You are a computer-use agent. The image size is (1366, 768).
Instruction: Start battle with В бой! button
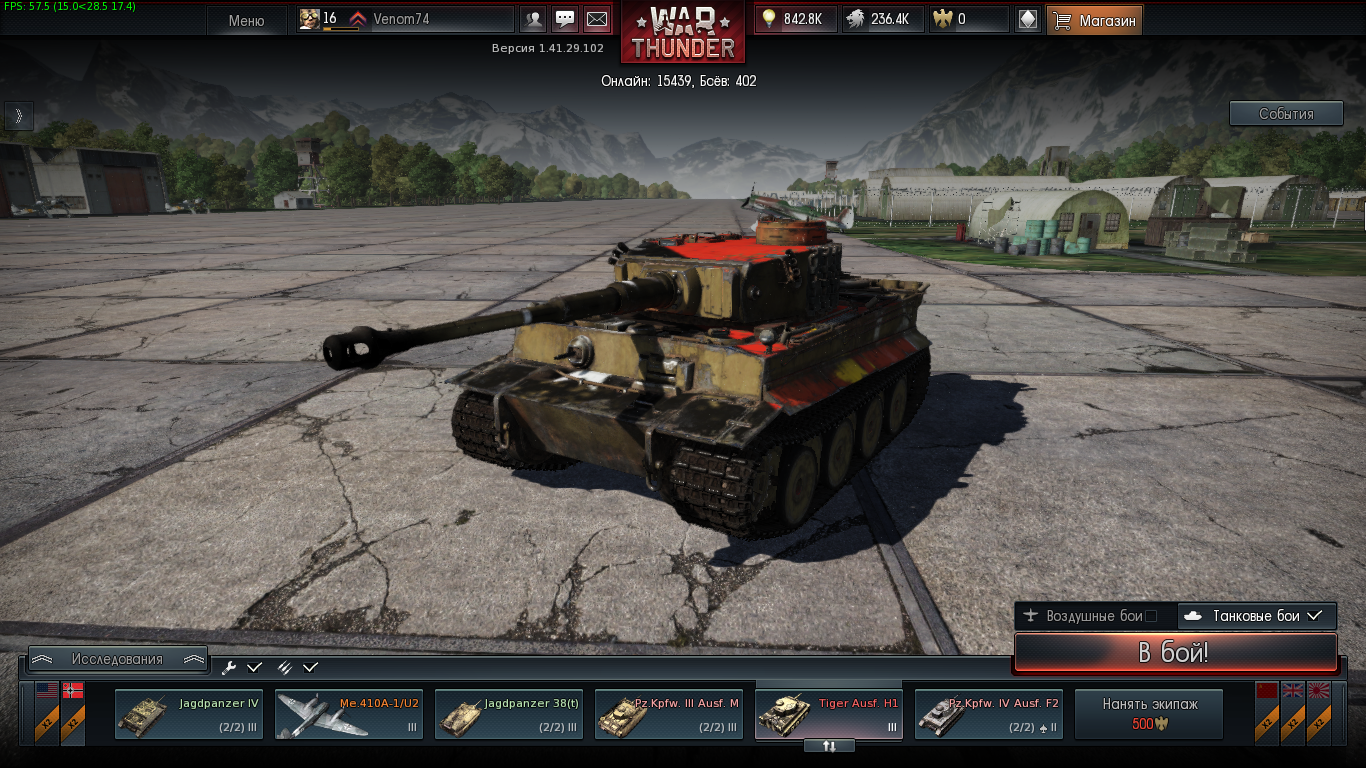tap(1174, 653)
